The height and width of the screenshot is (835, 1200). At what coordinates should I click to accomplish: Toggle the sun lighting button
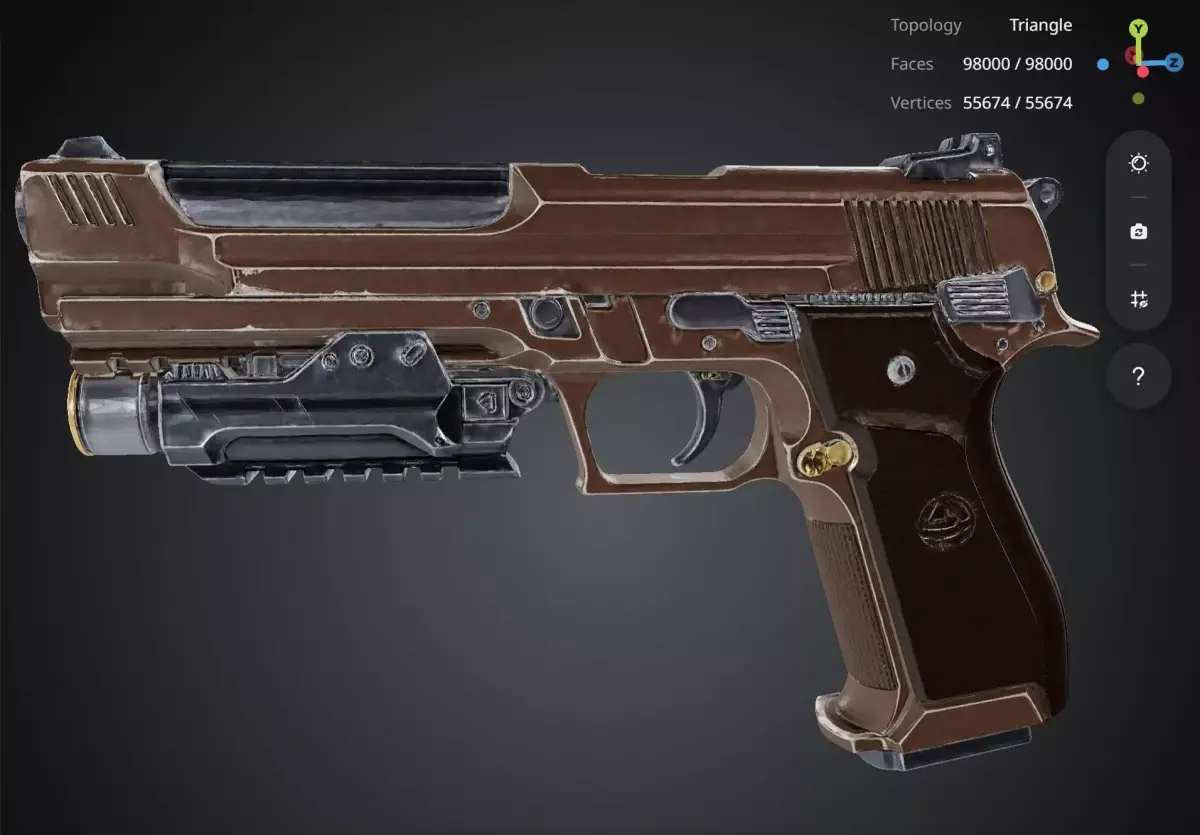(x=1138, y=164)
